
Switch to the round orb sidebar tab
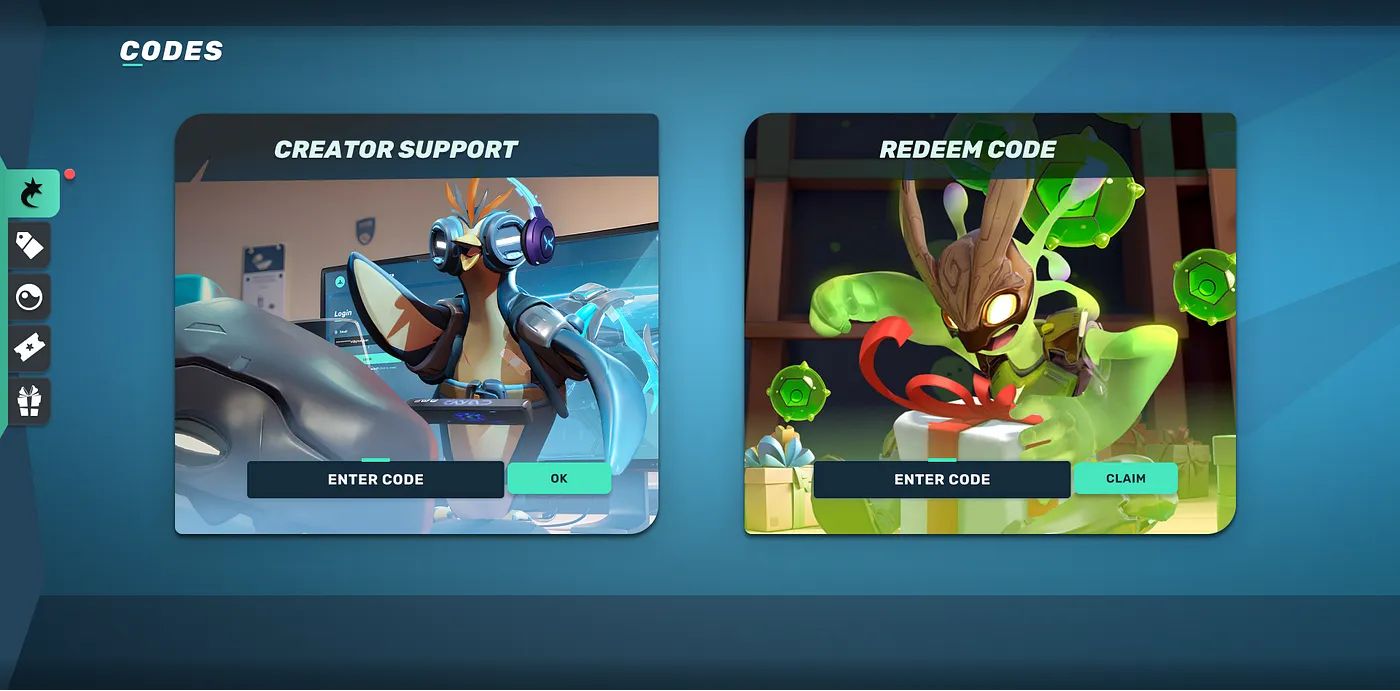30,297
